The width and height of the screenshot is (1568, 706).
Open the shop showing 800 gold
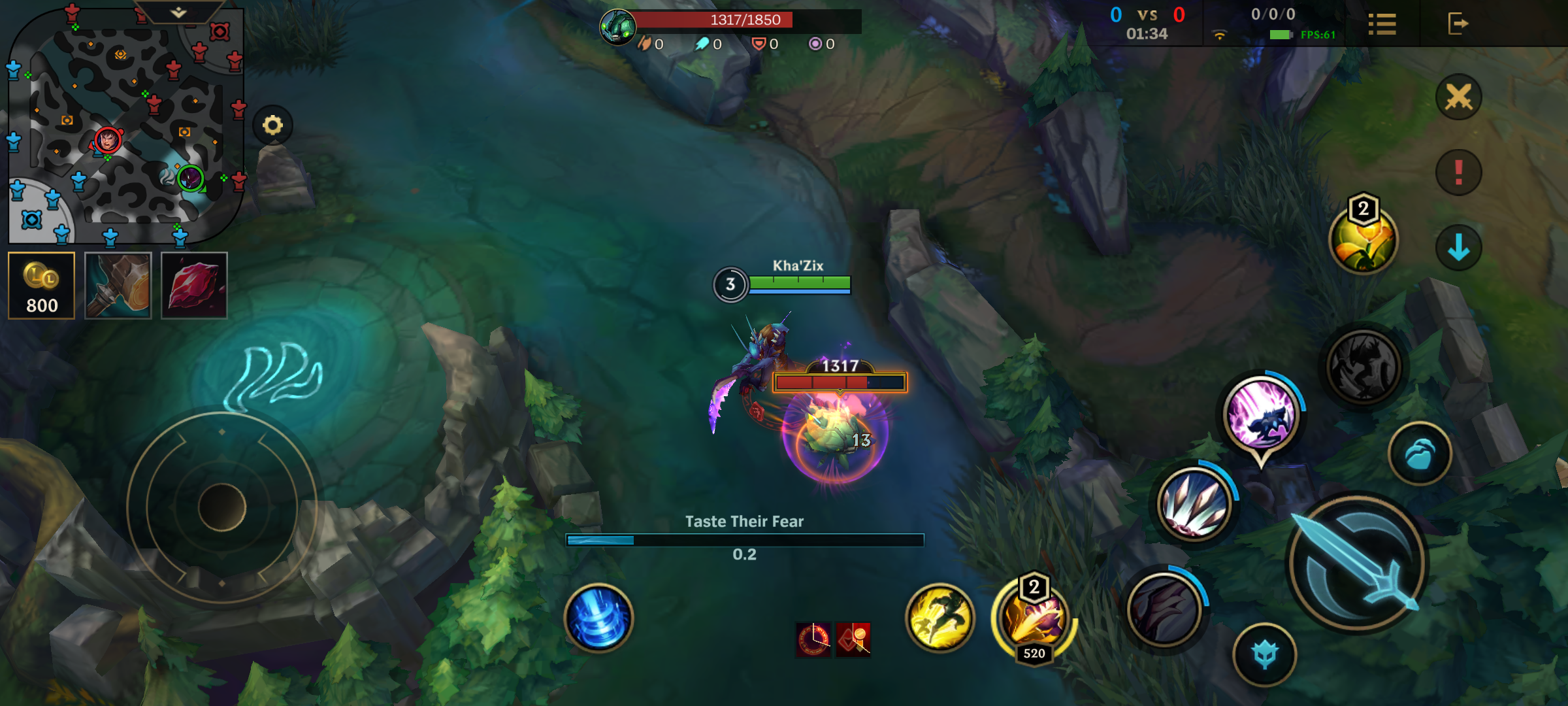[42, 286]
